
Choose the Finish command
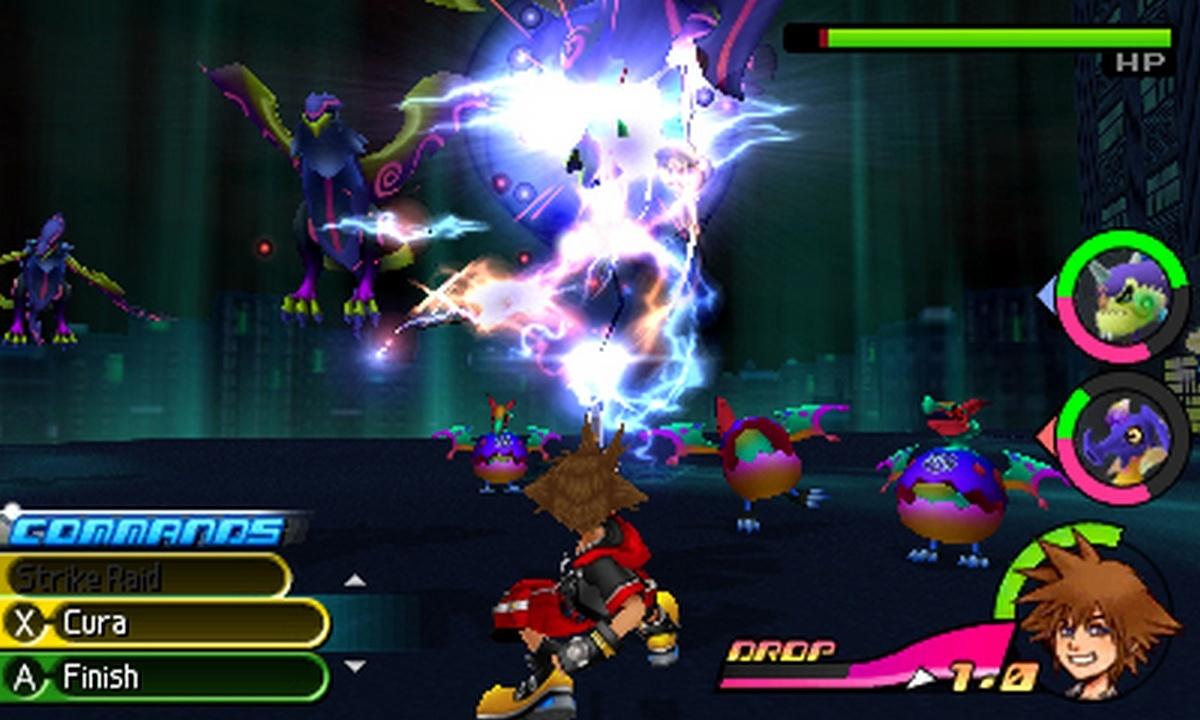165,677
